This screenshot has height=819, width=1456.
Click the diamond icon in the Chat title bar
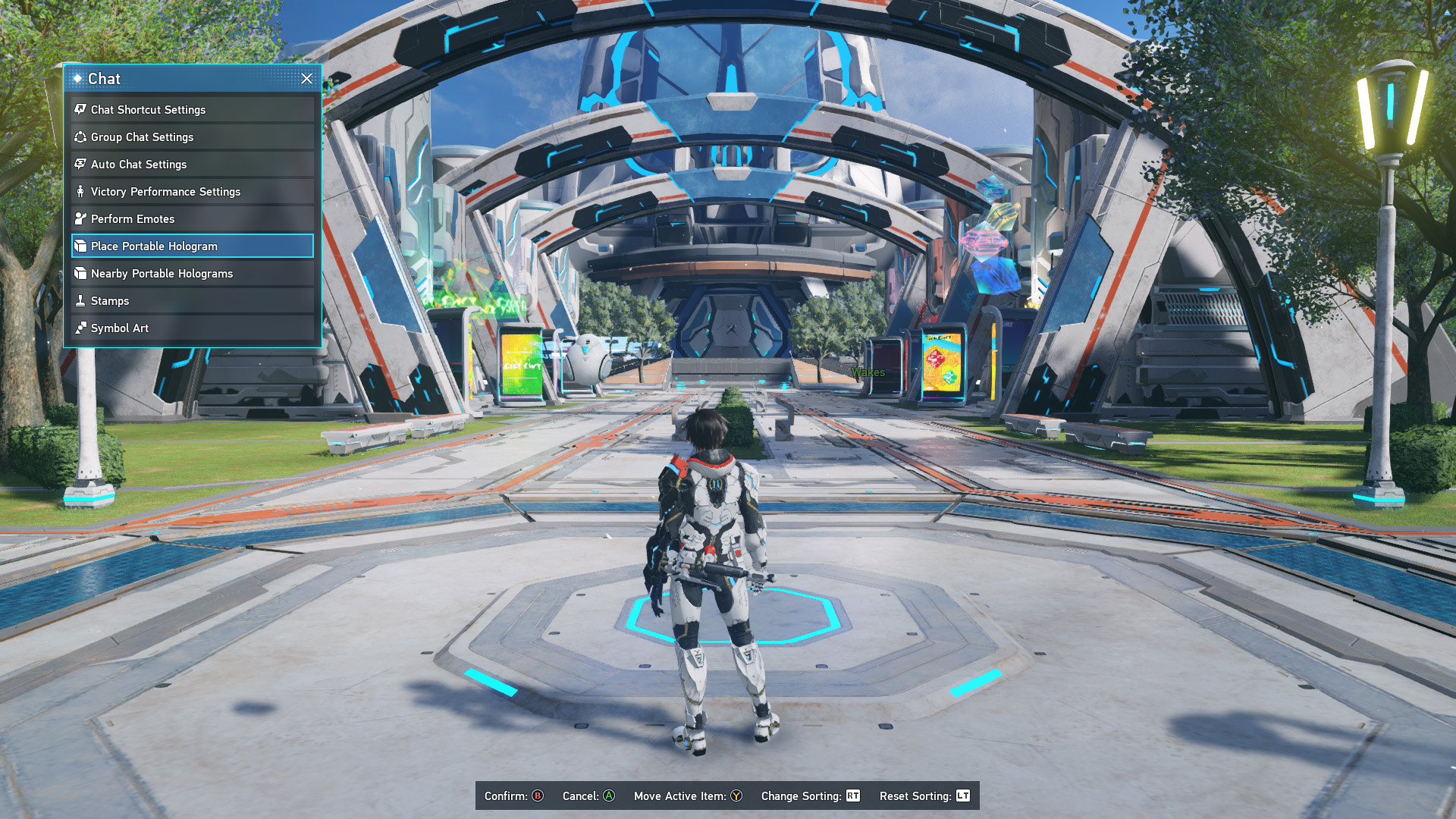[78, 78]
